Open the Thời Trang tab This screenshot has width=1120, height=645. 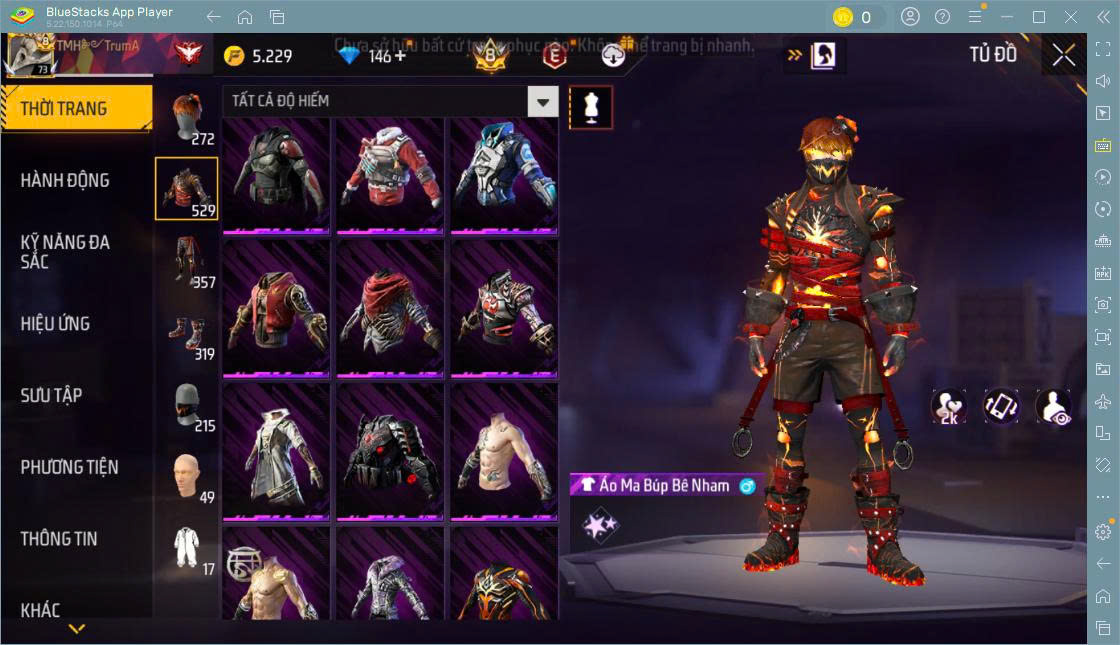[x=76, y=108]
